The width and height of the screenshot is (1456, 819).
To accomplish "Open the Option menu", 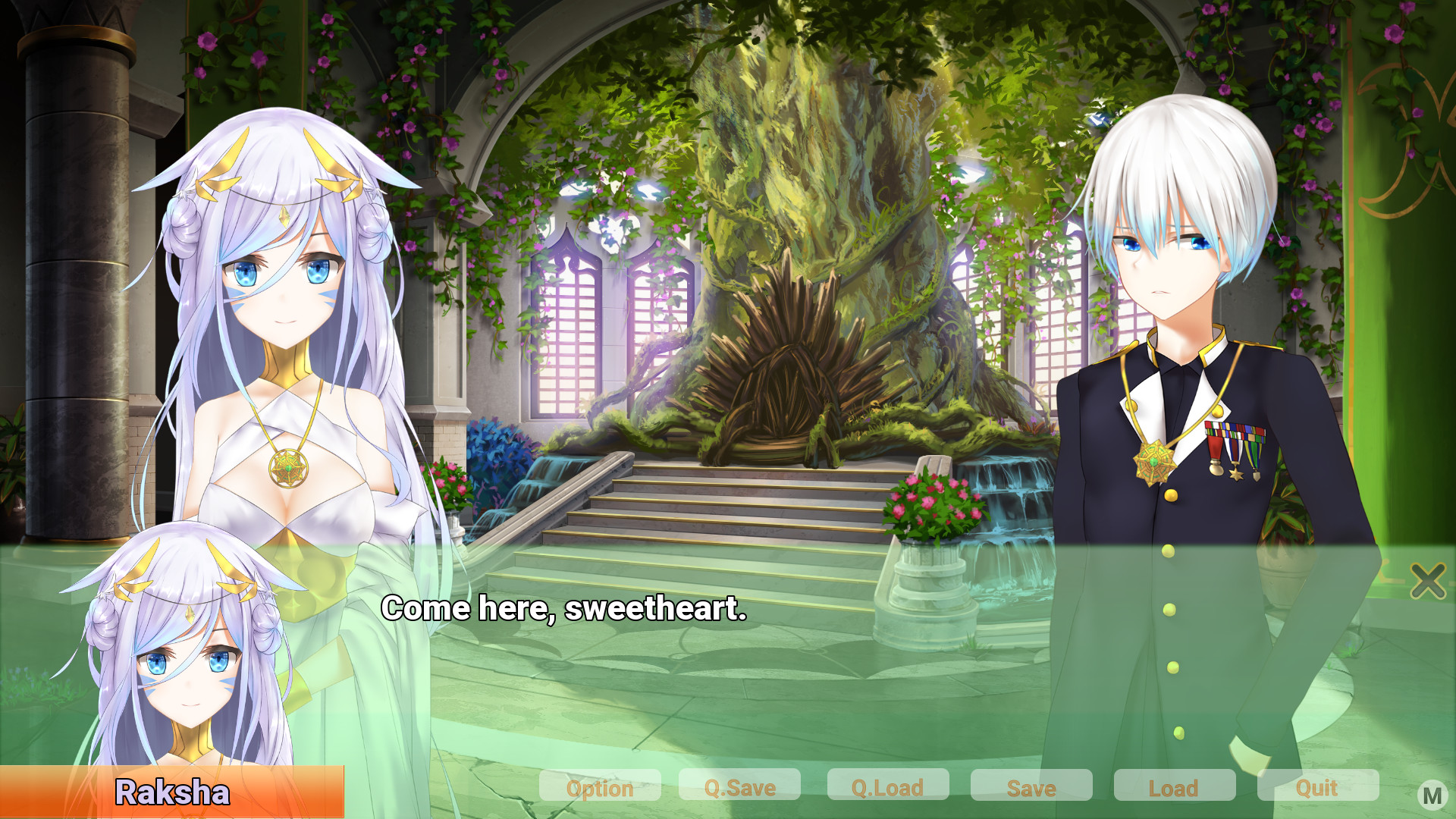I will pos(600,788).
